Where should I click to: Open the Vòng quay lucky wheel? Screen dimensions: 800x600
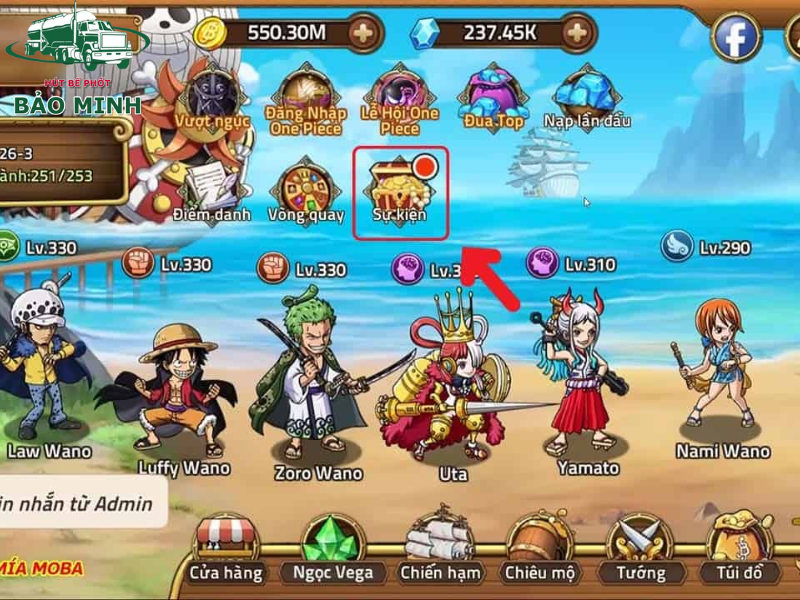pos(306,192)
